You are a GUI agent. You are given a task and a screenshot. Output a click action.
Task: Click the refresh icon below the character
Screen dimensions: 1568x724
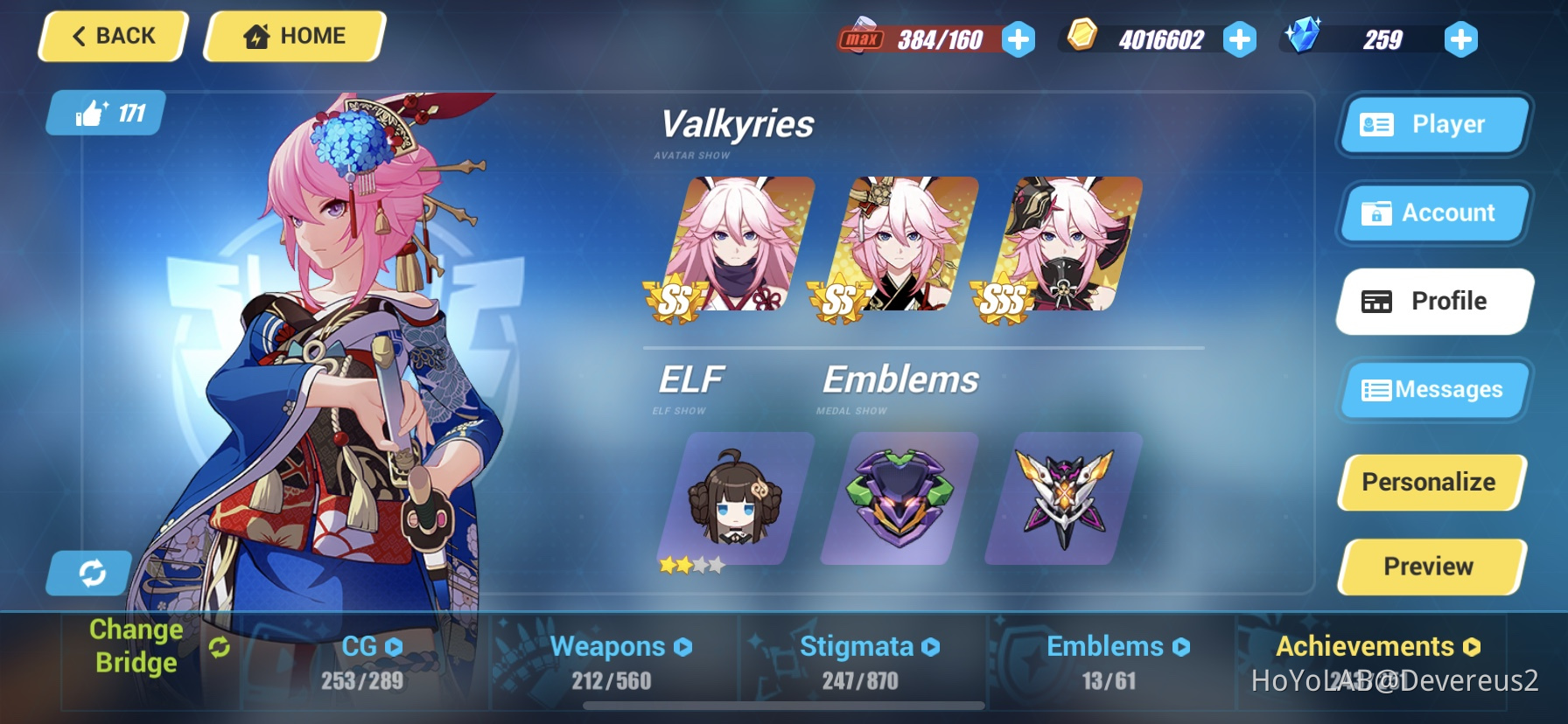click(87, 573)
